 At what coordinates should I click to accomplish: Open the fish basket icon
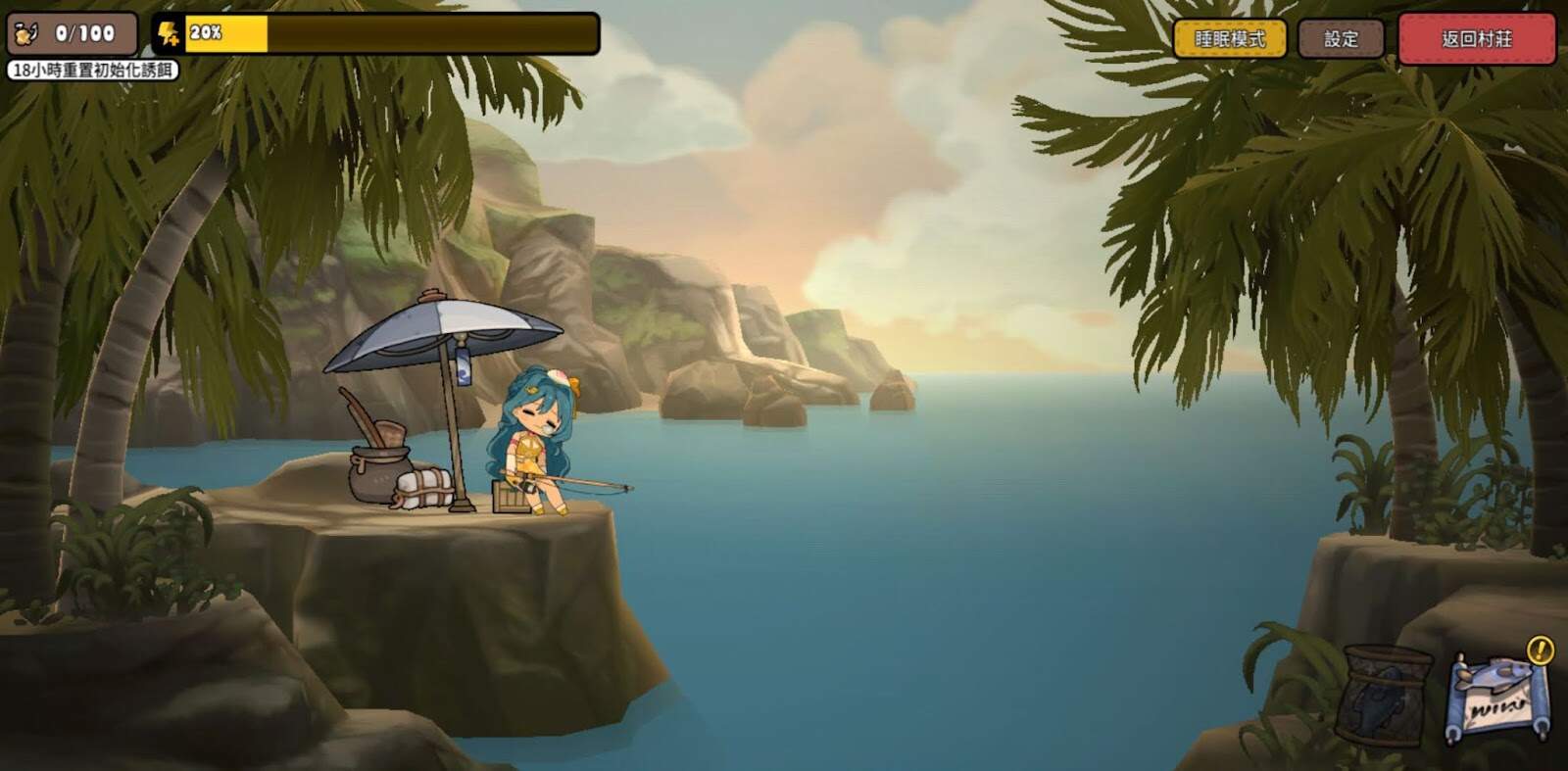[x=1387, y=694]
